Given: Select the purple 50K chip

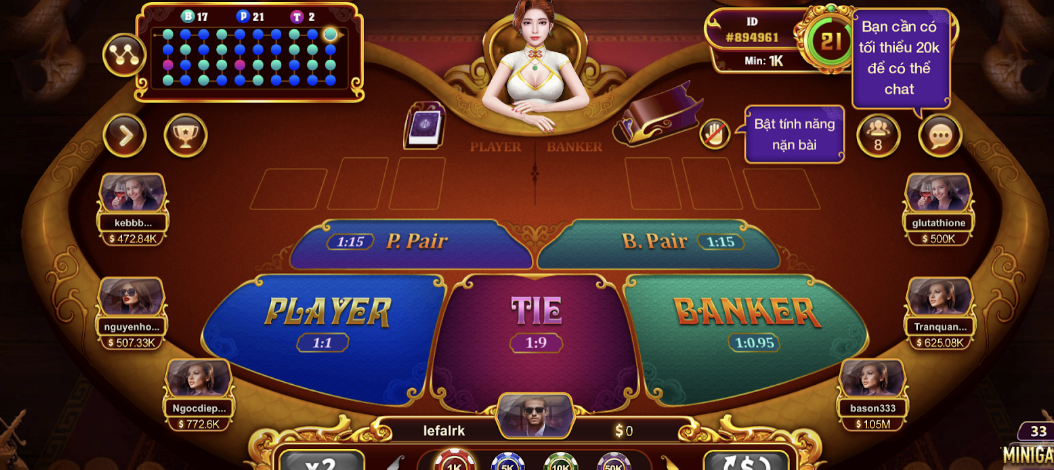Looking at the screenshot, I should [612, 464].
